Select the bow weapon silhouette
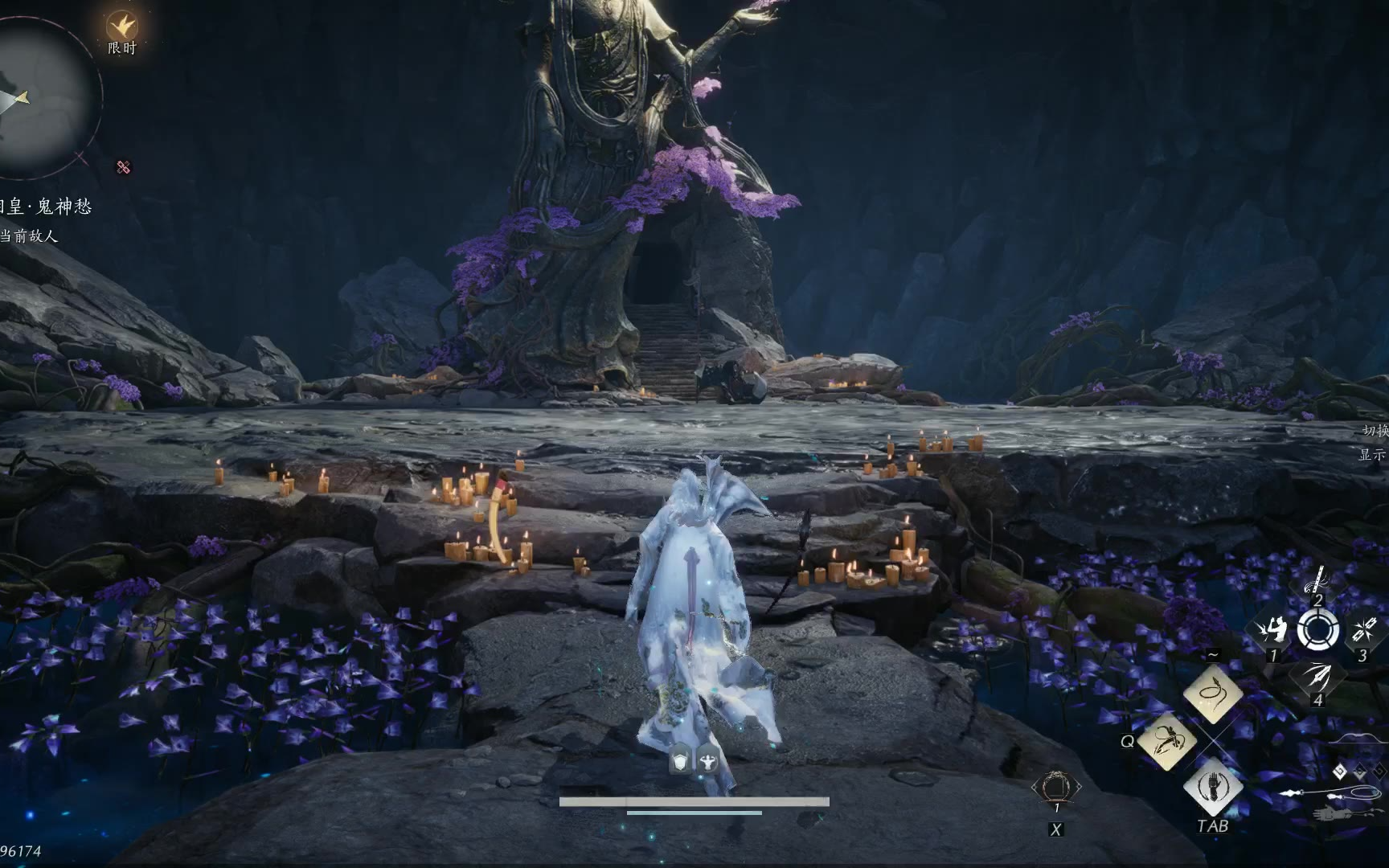The width and height of the screenshot is (1389, 868). (1358, 741)
